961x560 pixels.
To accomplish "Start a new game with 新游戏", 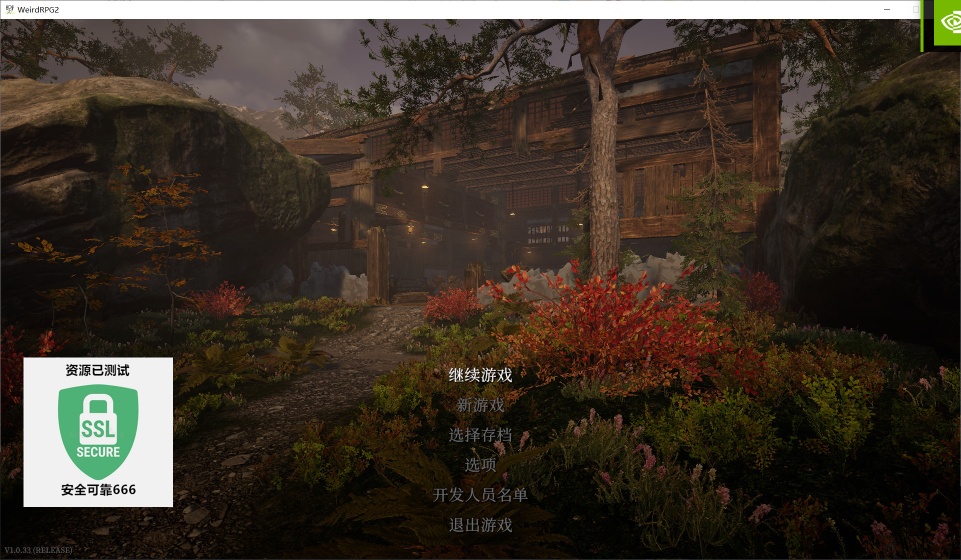I will click(480, 405).
